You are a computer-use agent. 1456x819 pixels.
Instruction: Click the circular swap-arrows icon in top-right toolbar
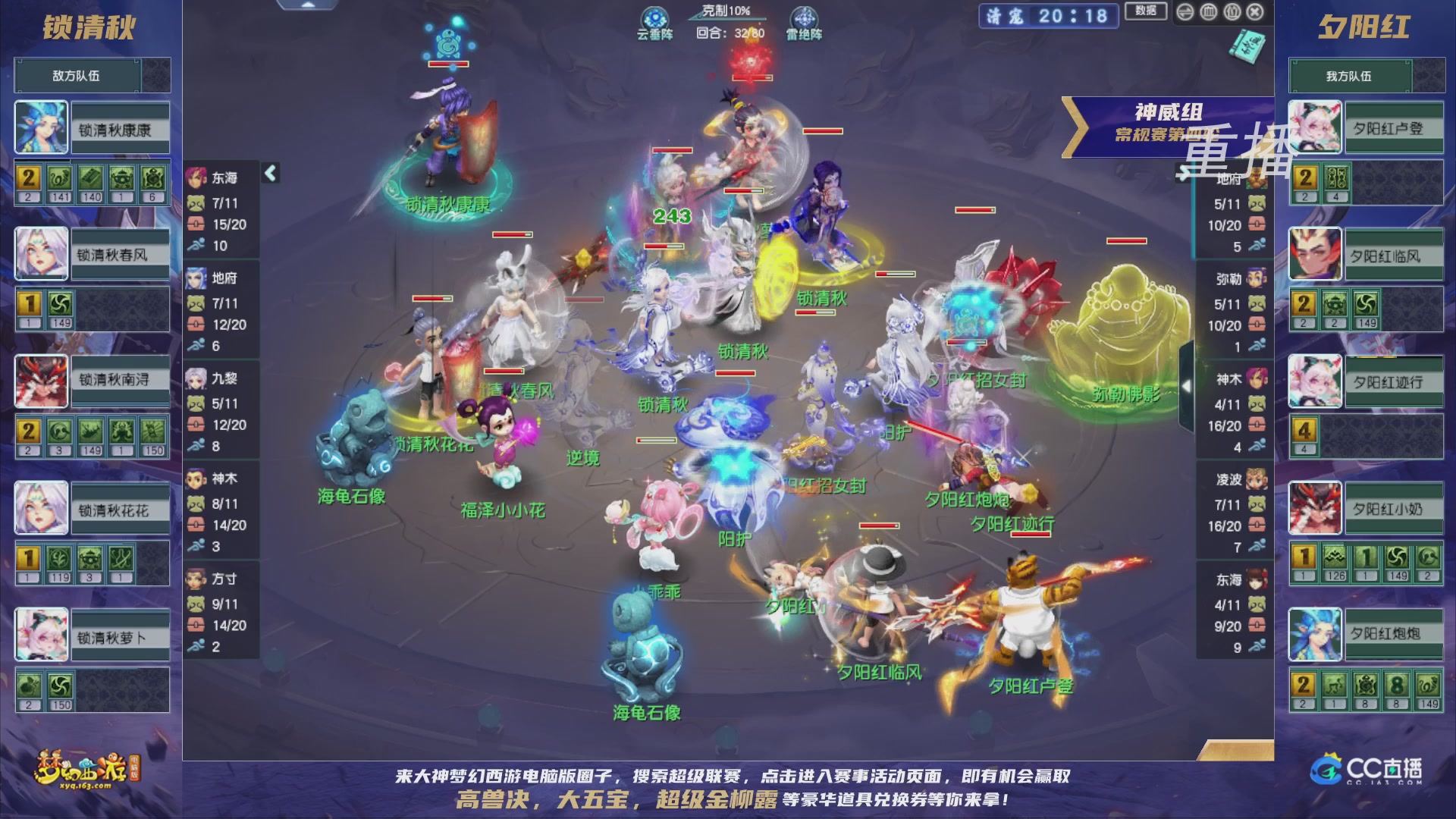[1185, 12]
